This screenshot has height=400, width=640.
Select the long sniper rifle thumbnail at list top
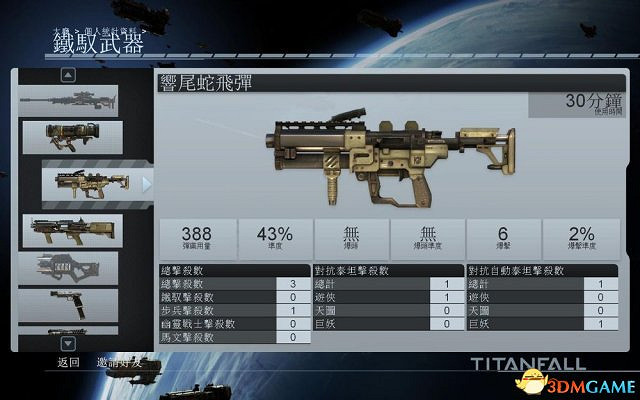pyautogui.click(x=69, y=100)
